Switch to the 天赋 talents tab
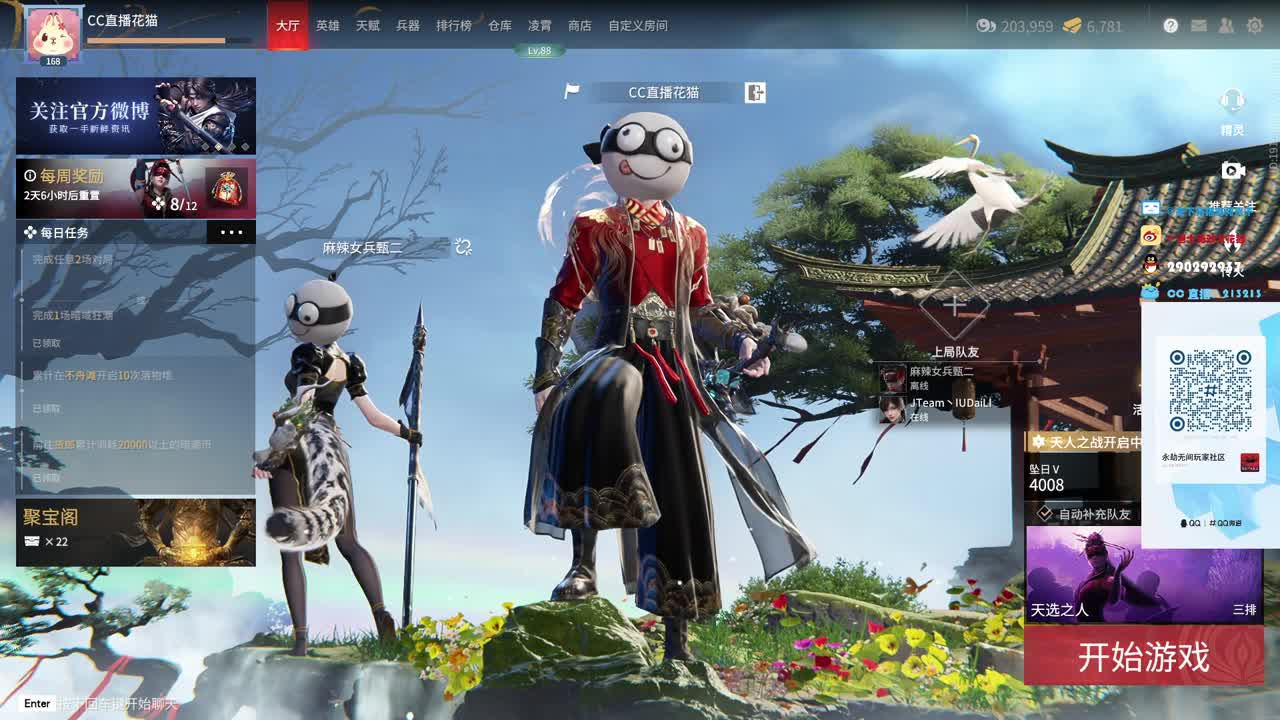1280x720 pixels. pos(368,26)
